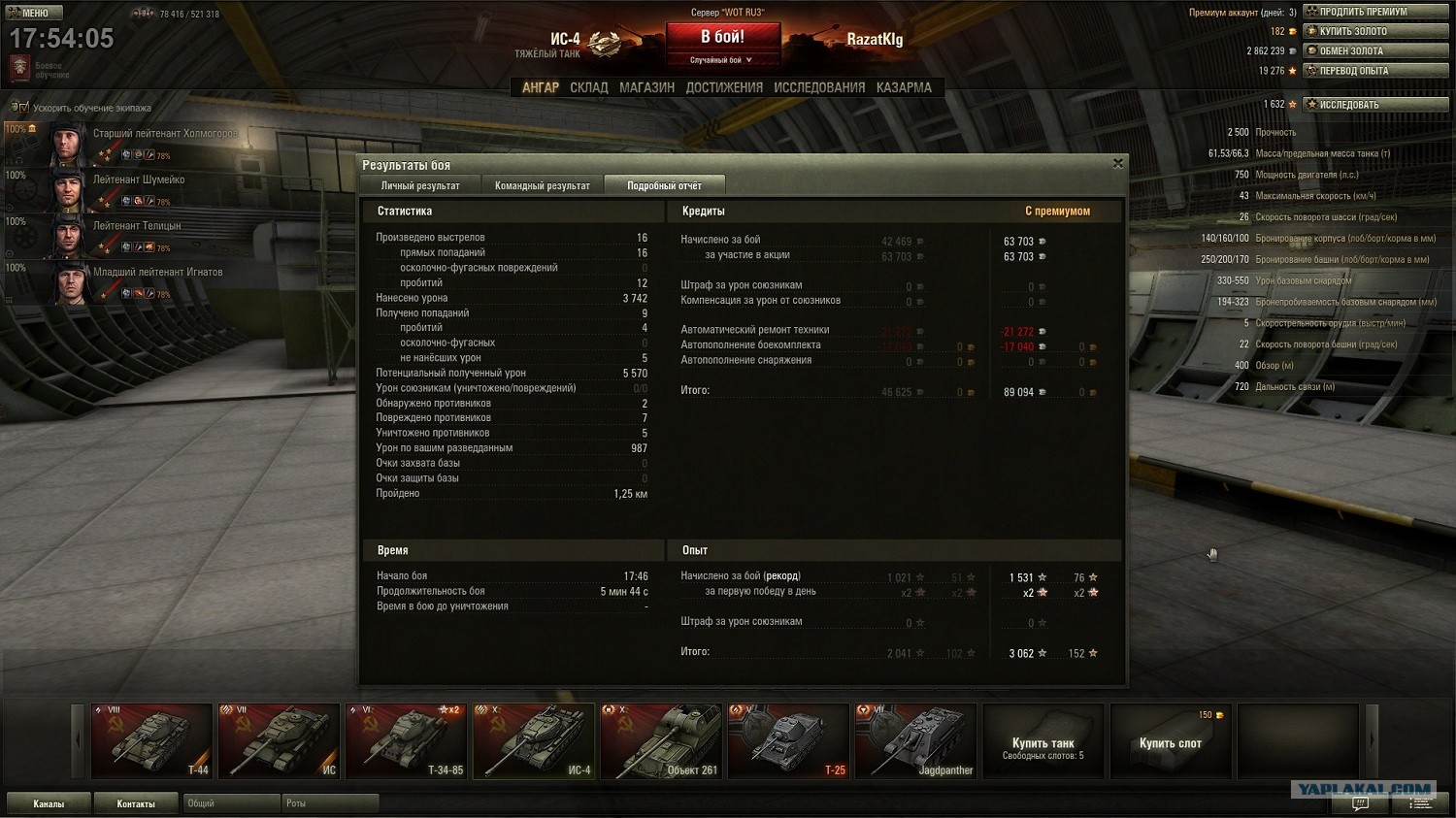1456x818 pixels.
Task: Go to ДОСТИЖЕНИЯ section
Action: click(x=724, y=87)
